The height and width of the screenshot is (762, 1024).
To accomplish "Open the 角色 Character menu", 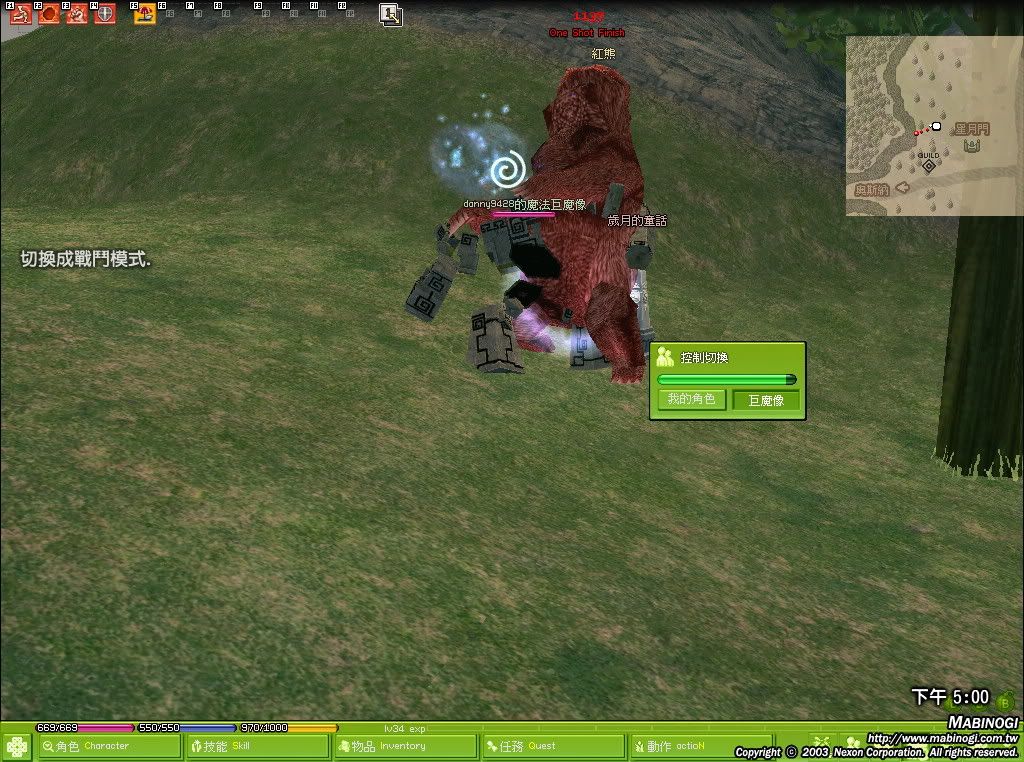I will pos(110,746).
